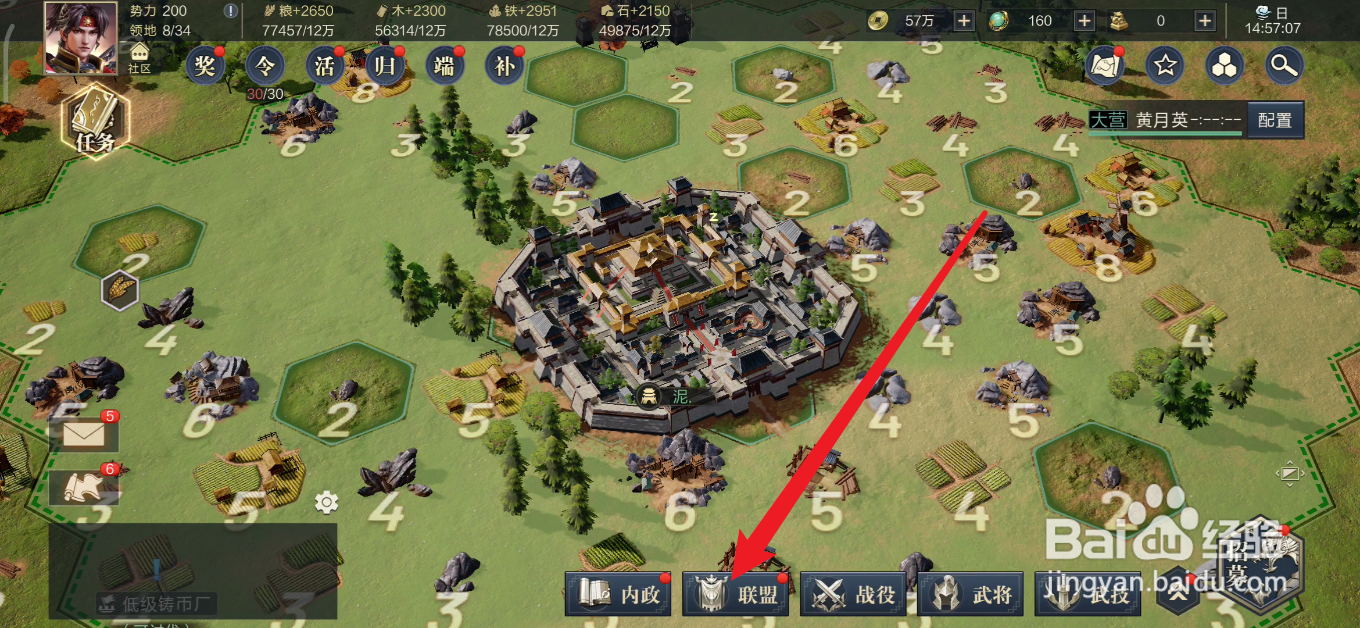
Task: Open the 联盟 alliance menu
Action: click(x=737, y=595)
